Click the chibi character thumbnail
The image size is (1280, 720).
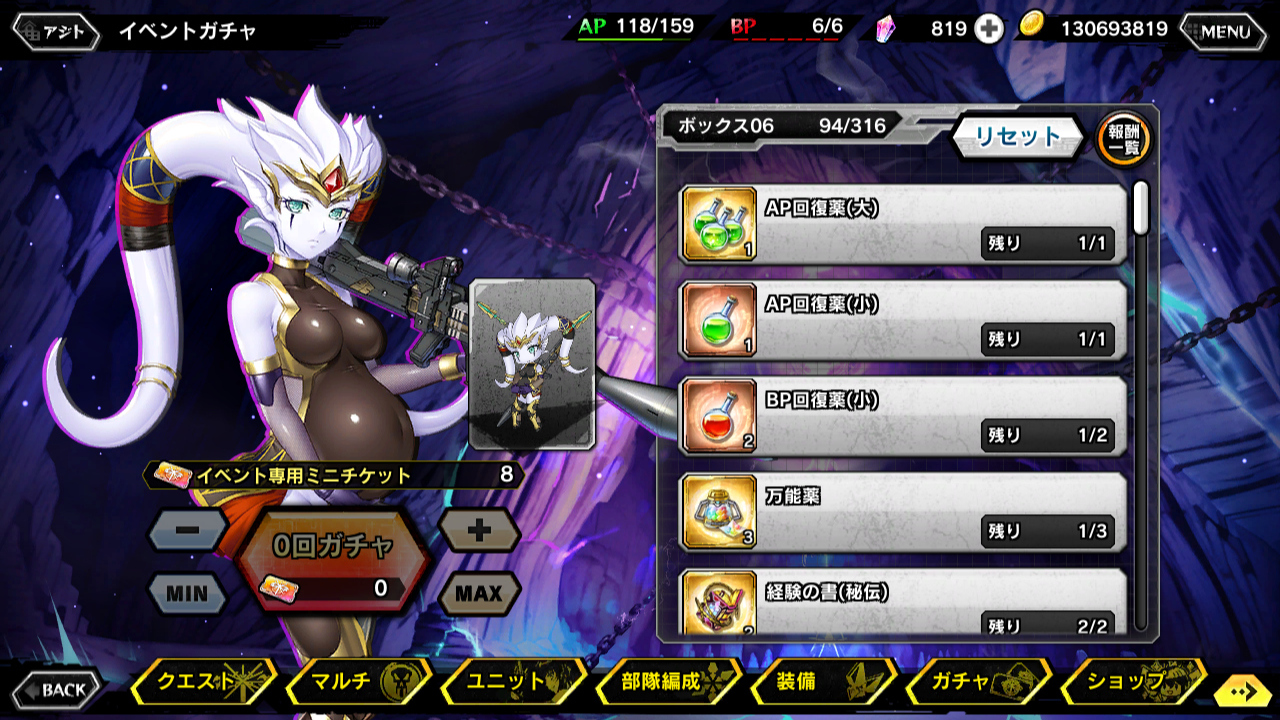click(532, 364)
